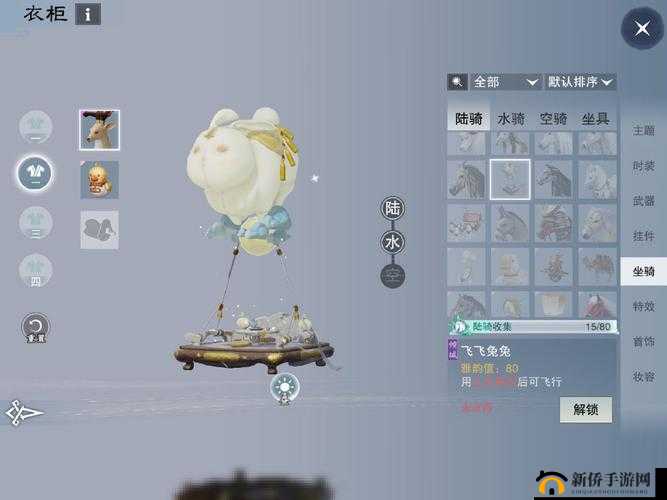667x500 pixels.
Task: Close the wardrobe screen
Action: tap(641, 28)
